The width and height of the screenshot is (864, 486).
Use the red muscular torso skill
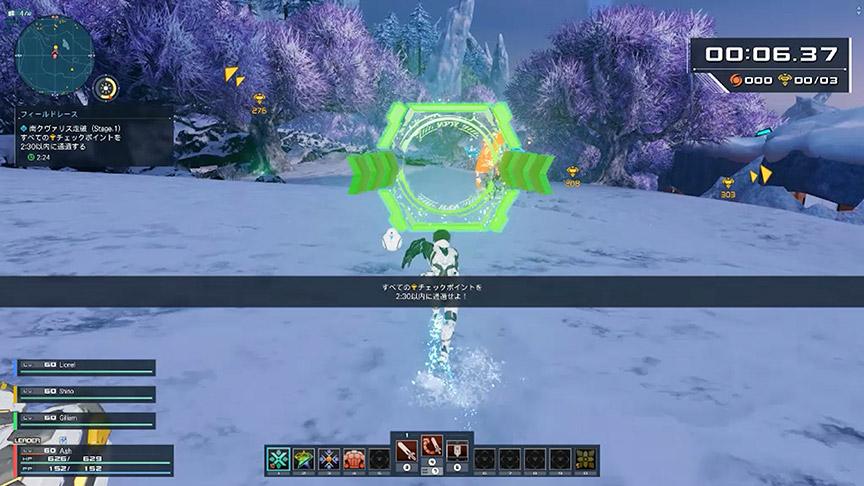[x=353, y=459]
